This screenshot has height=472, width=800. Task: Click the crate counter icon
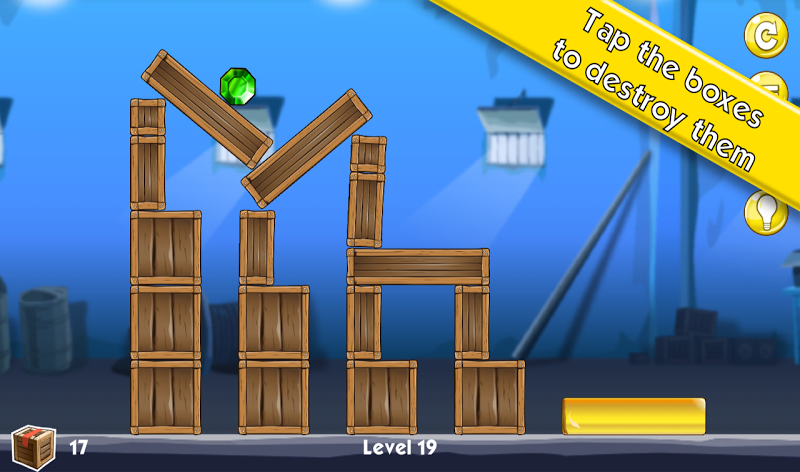pos(32,446)
